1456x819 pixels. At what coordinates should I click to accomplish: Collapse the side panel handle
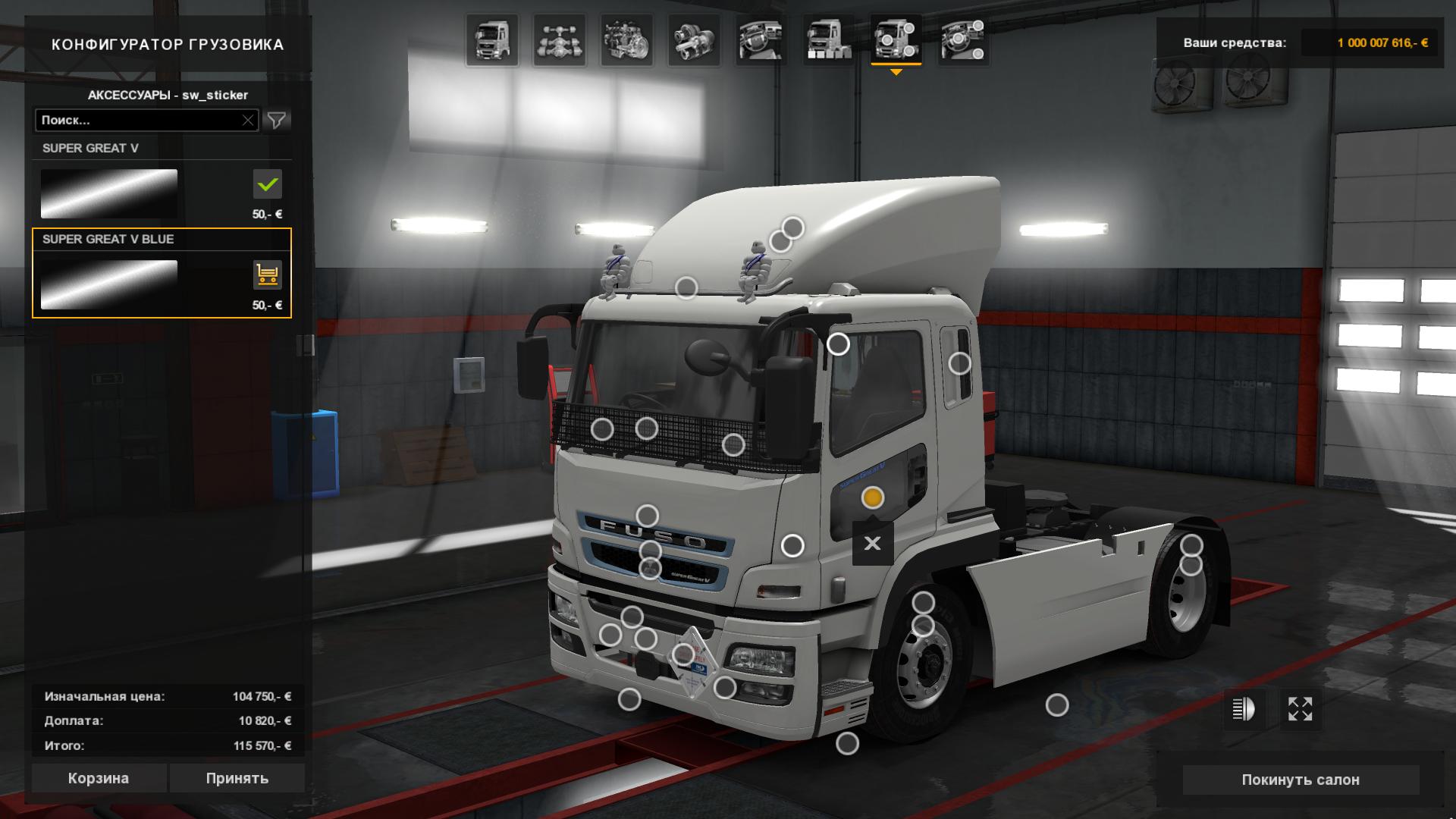point(305,345)
